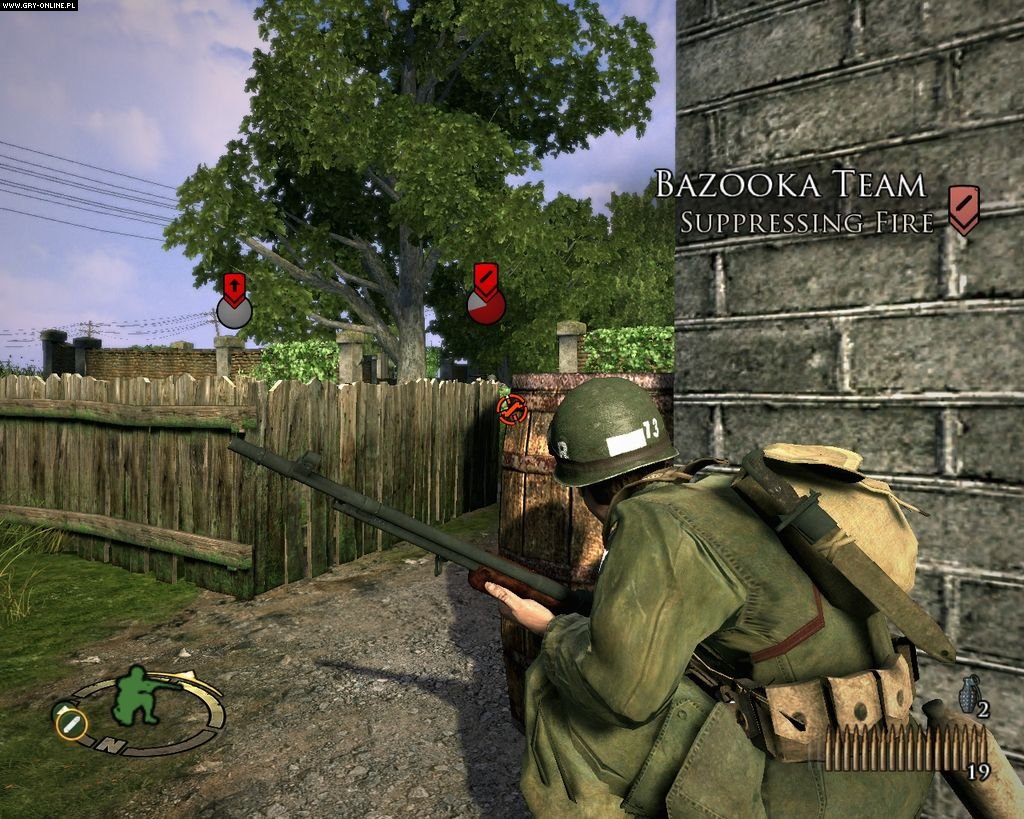Image resolution: width=1024 pixels, height=819 pixels.
Task: Select the bazooka team marker on the compass
Action: [x=72, y=722]
